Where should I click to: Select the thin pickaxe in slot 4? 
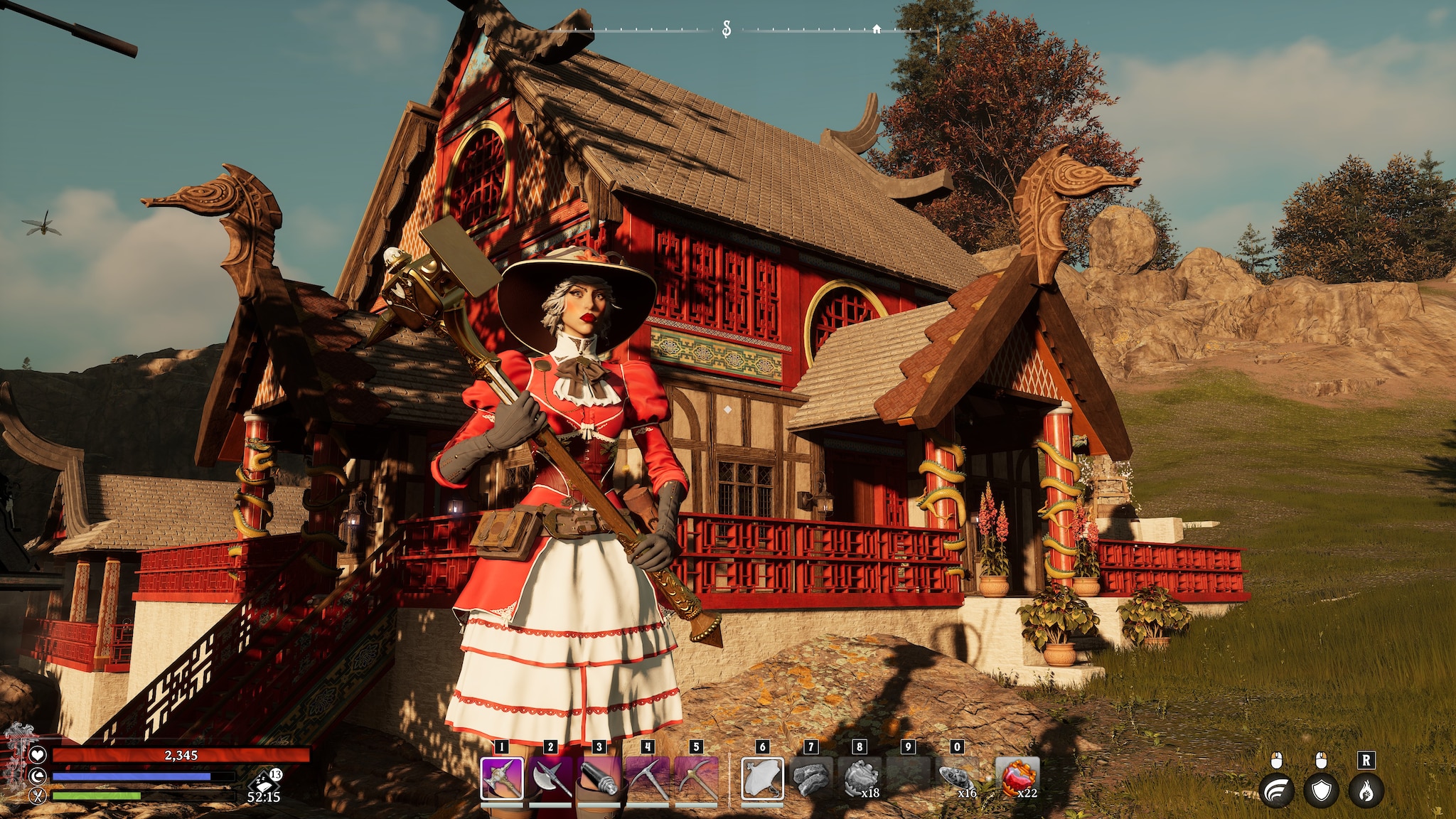[x=647, y=778]
